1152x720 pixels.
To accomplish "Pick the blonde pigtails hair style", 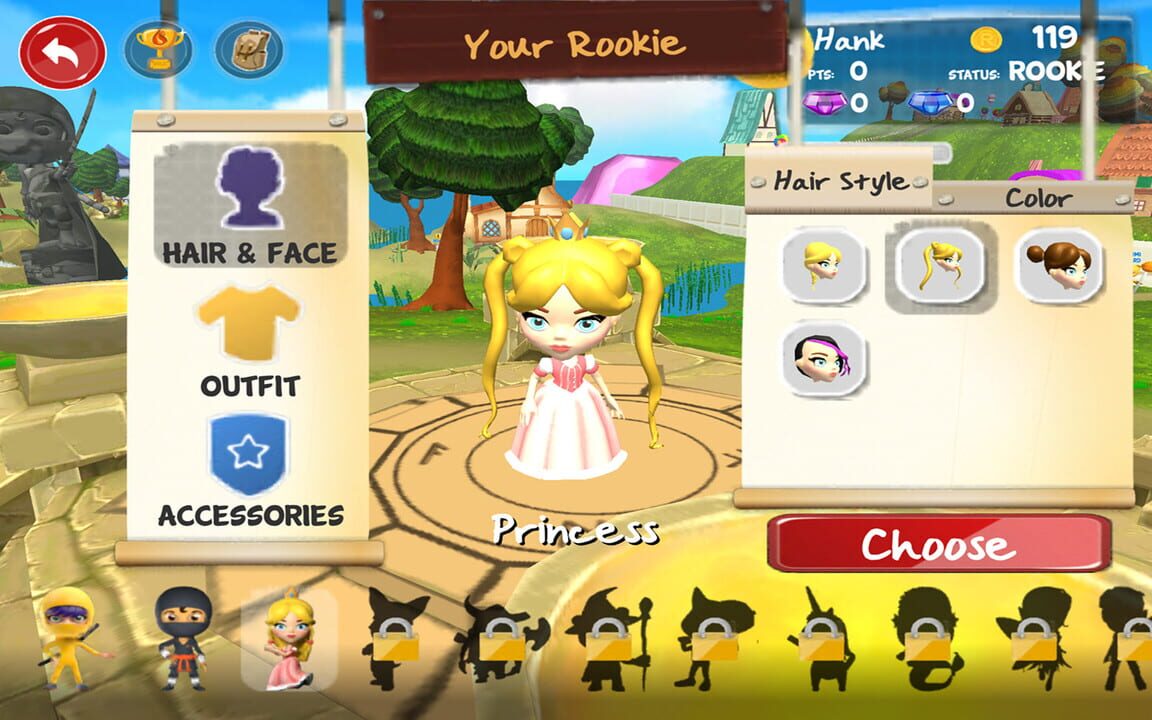I will pos(940,266).
